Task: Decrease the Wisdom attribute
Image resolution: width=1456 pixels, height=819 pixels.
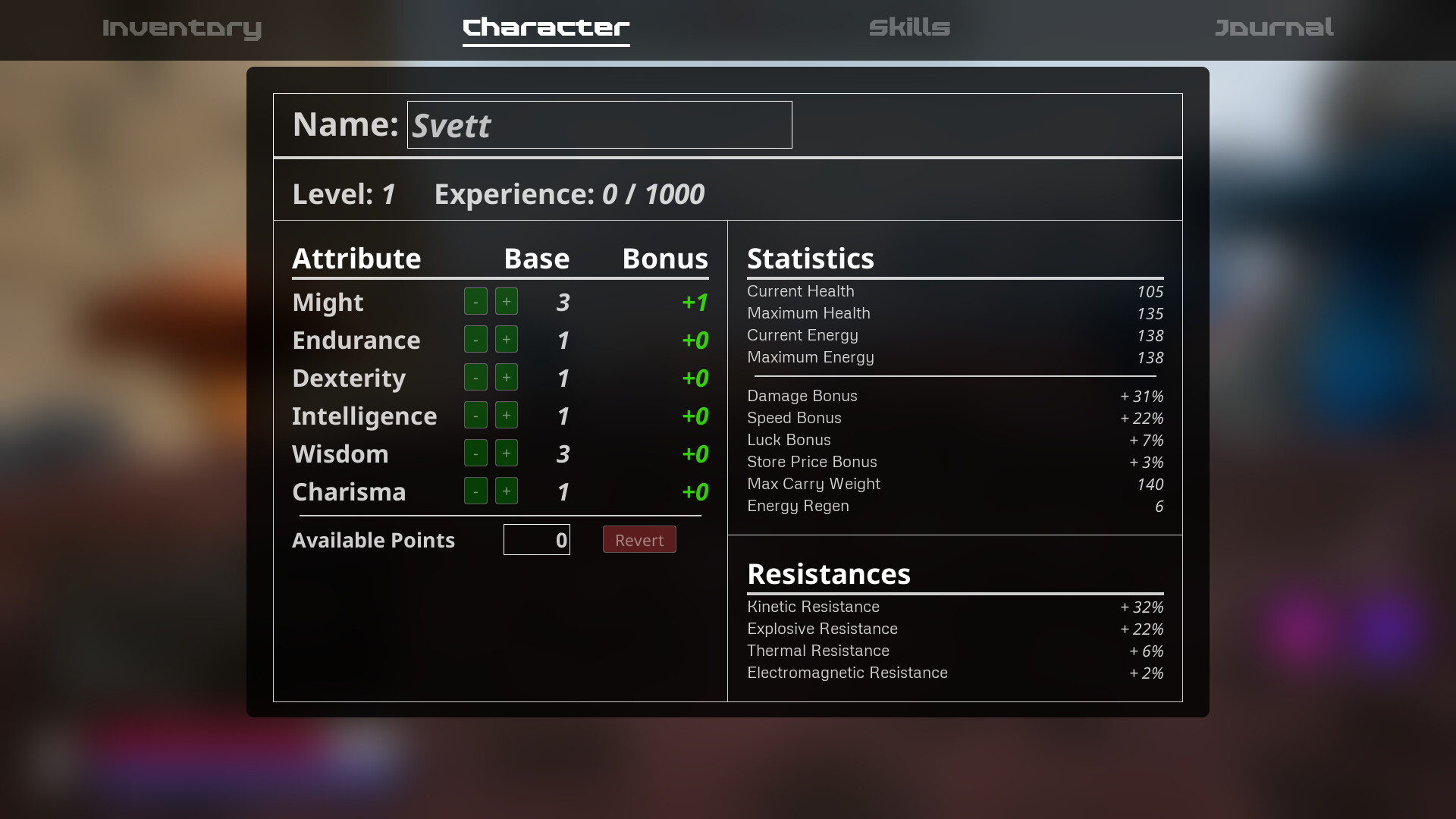Action: pos(475,453)
